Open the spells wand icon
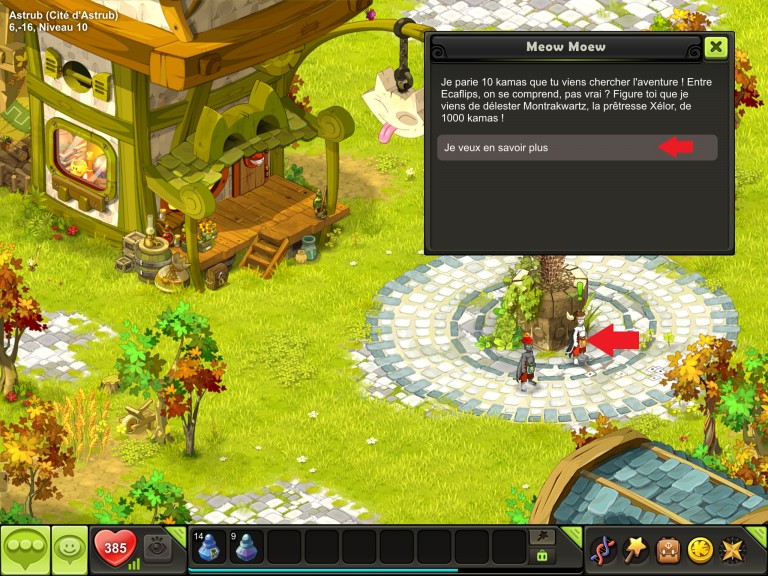 [635, 549]
